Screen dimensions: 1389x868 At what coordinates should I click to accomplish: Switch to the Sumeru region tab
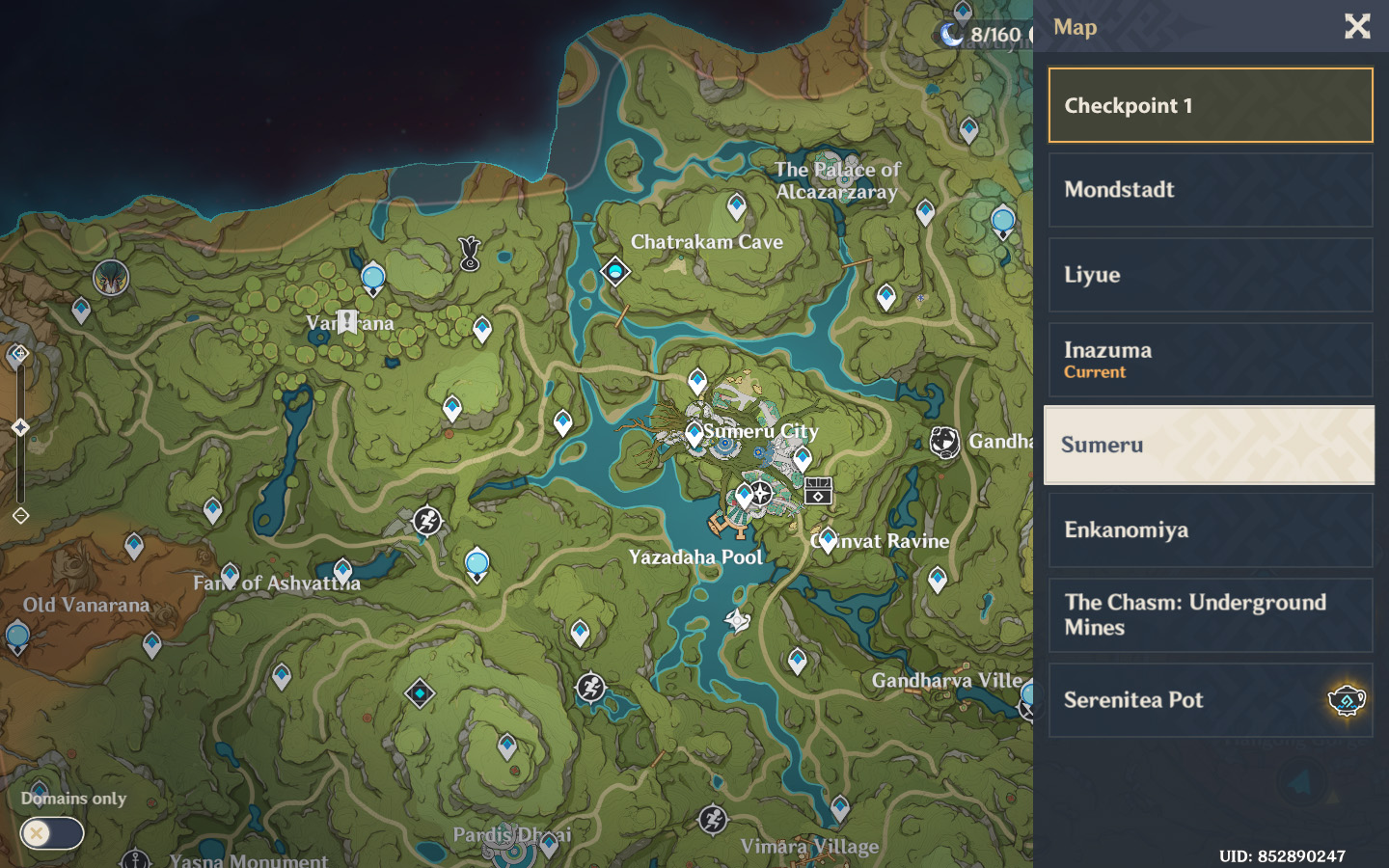pyautogui.click(x=1210, y=445)
